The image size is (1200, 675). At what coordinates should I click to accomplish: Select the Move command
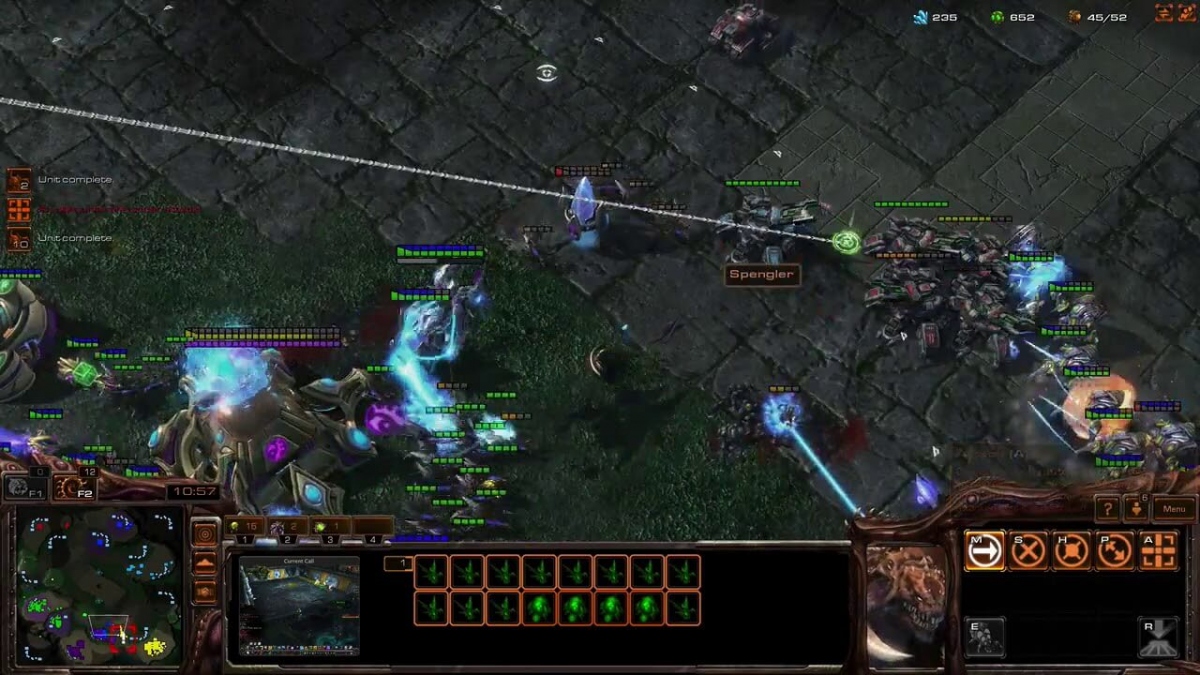(984, 551)
